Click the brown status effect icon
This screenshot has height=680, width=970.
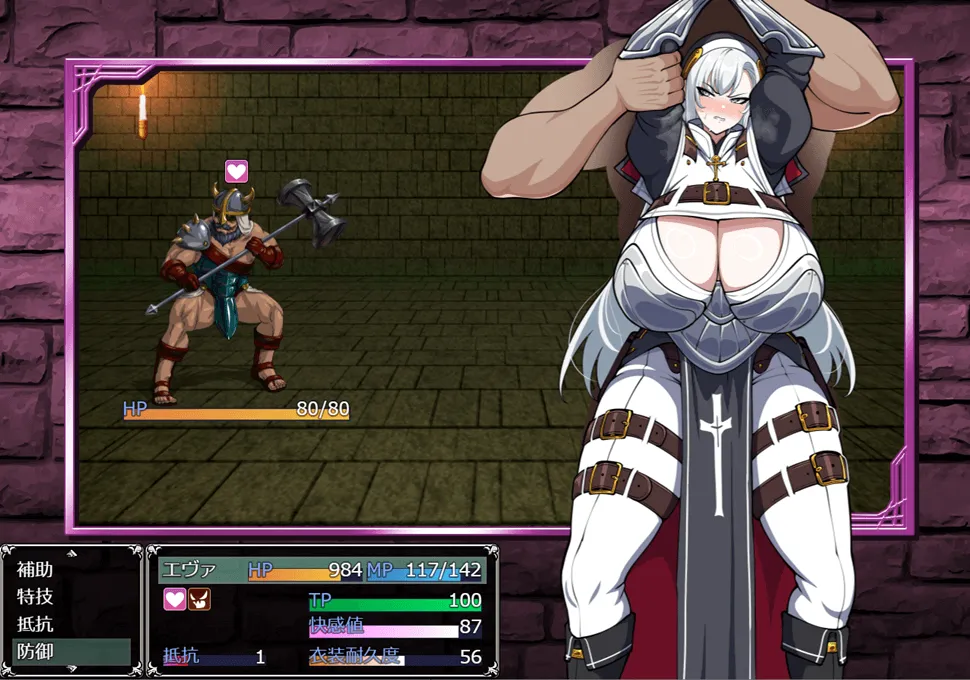[199, 599]
